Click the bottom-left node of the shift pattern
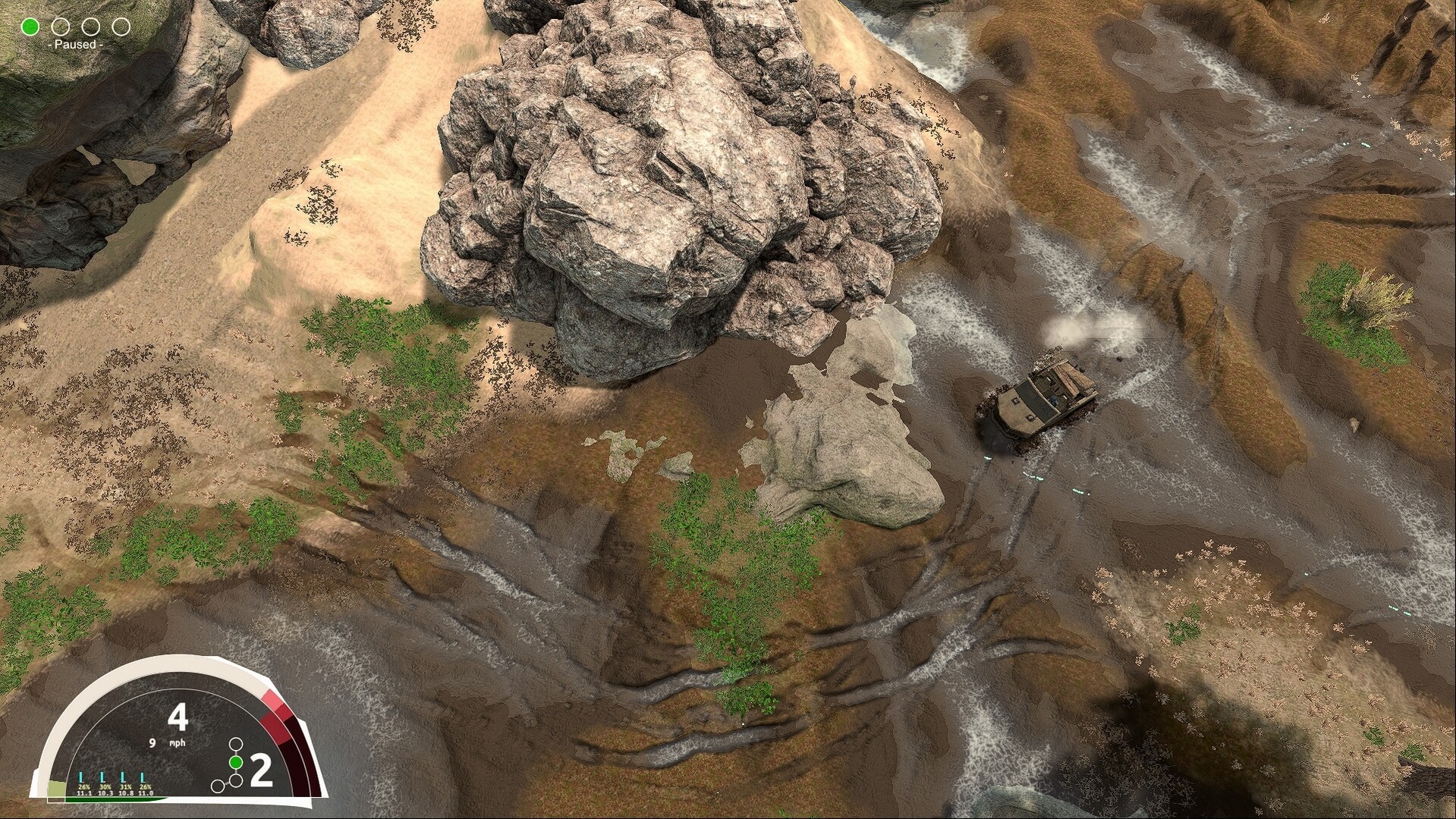The width and height of the screenshot is (1456, 819). pyautogui.click(x=216, y=787)
